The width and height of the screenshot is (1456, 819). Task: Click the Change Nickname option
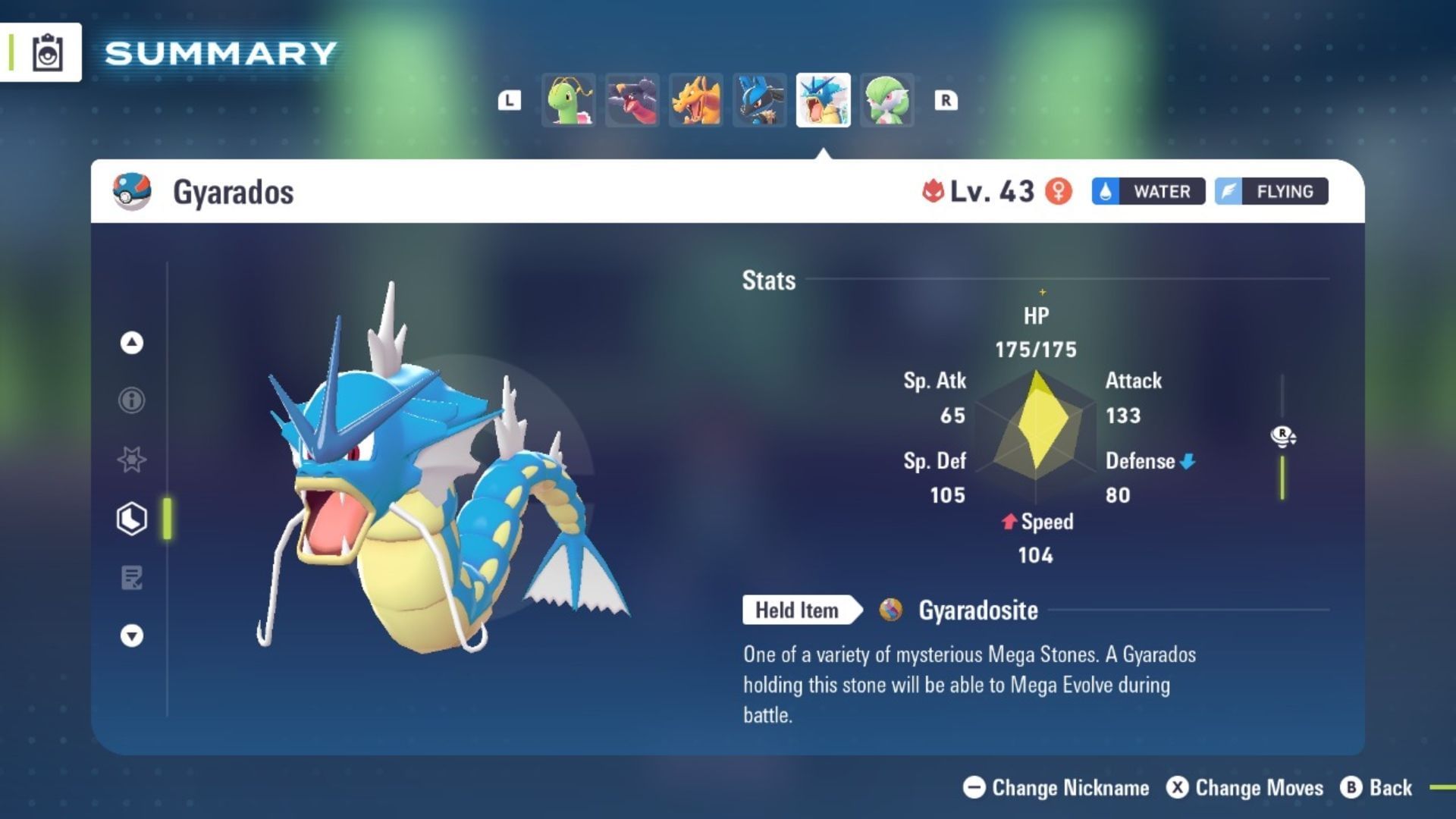pyautogui.click(x=1056, y=788)
